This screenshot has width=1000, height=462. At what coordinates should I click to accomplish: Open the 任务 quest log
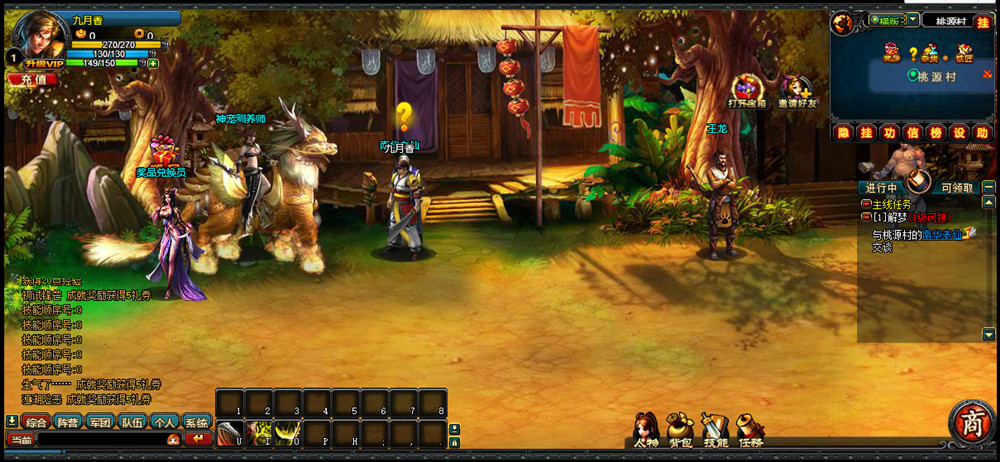point(750,431)
